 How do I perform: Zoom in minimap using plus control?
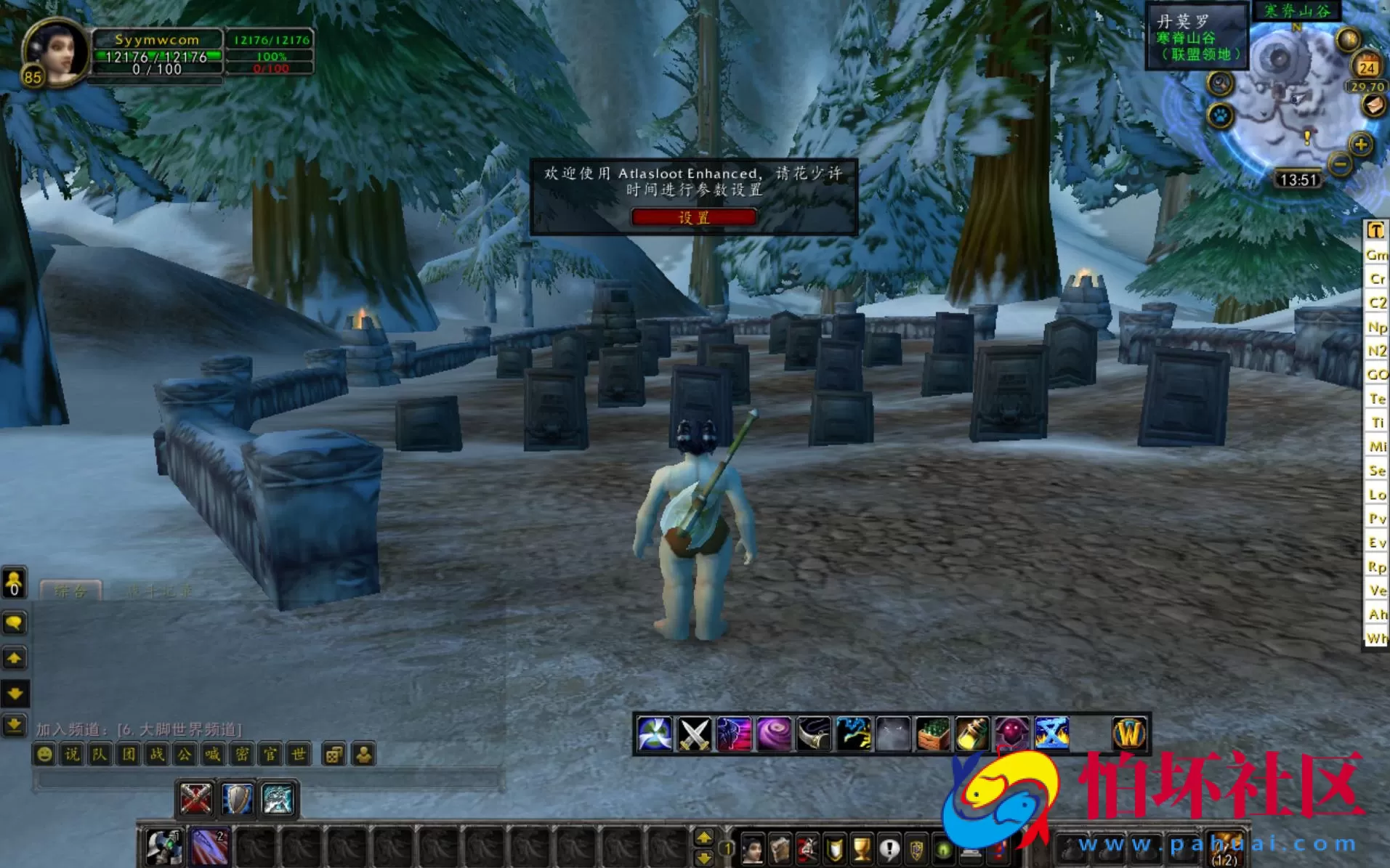click(1361, 144)
